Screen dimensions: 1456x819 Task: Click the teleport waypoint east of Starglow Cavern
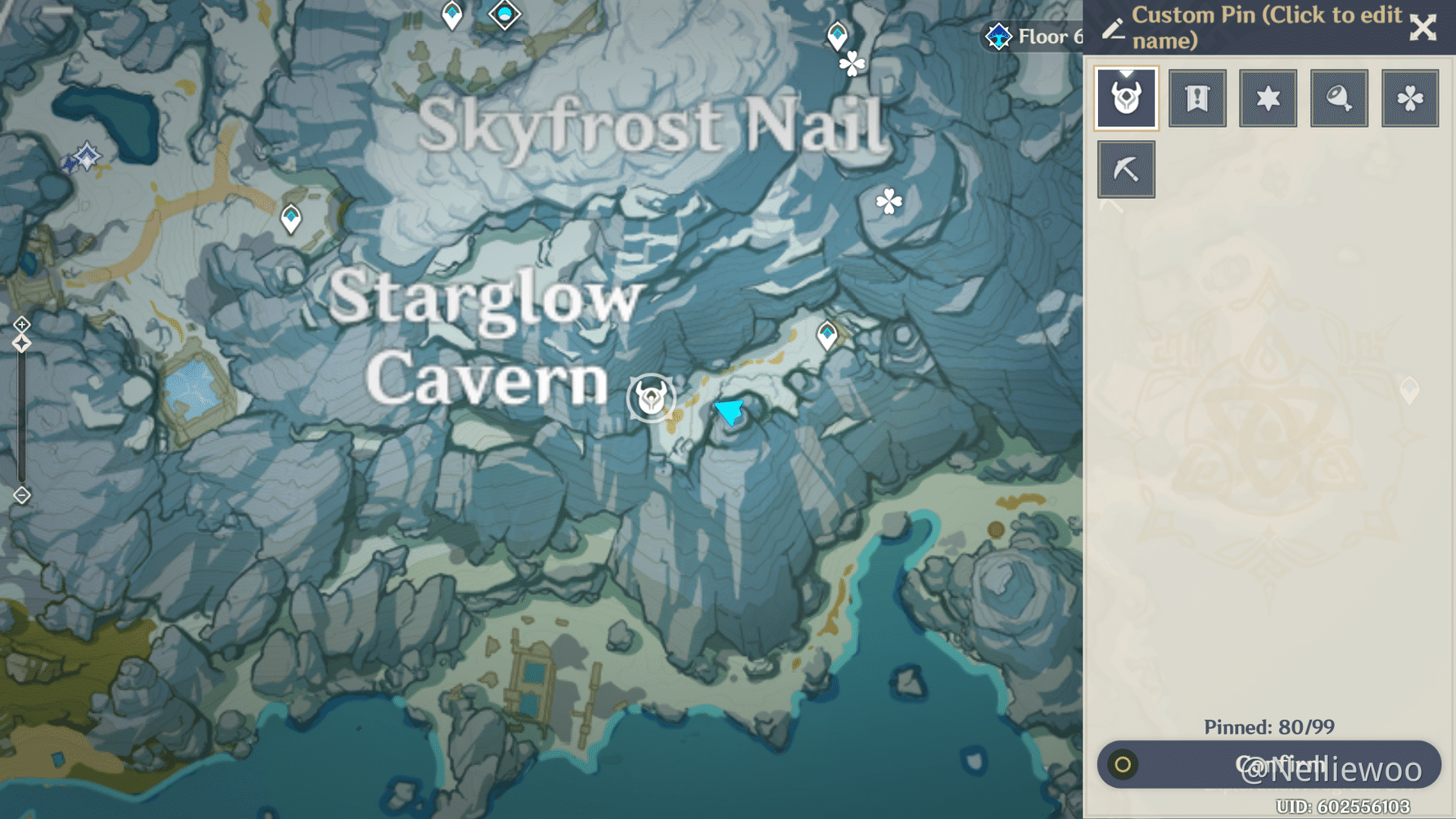pos(828,334)
